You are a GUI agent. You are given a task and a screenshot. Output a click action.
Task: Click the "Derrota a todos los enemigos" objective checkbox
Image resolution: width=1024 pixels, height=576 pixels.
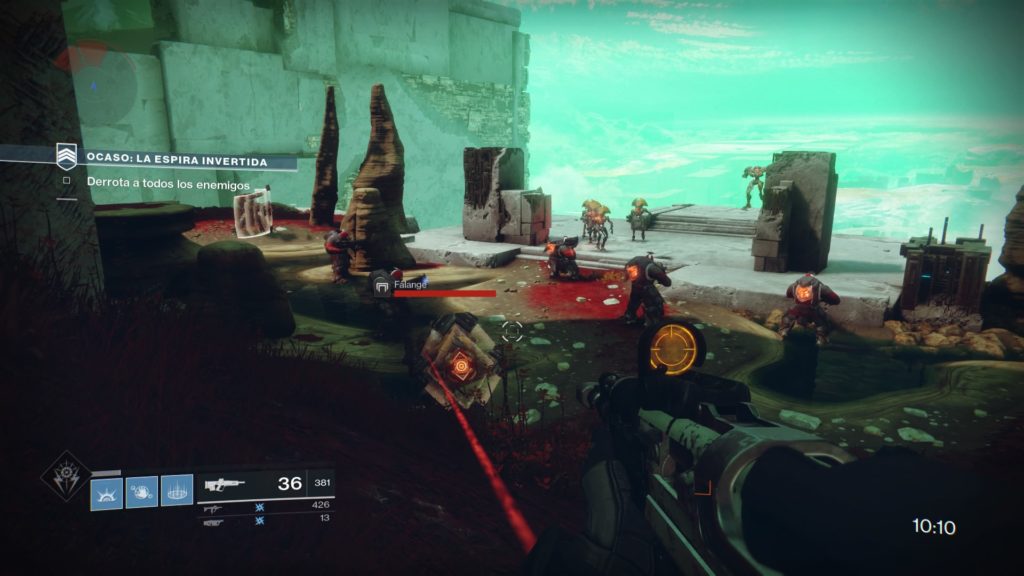(x=66, y=182)
